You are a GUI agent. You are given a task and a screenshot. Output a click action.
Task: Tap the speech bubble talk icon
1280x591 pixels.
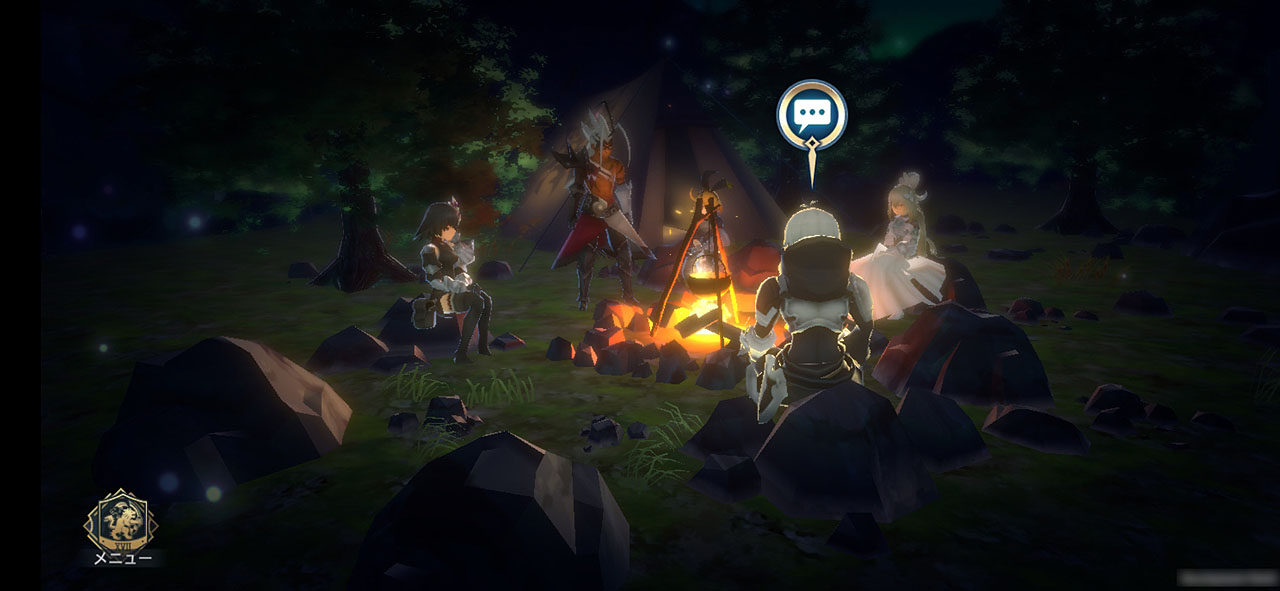pyautogui.click(x=811, y=116)
